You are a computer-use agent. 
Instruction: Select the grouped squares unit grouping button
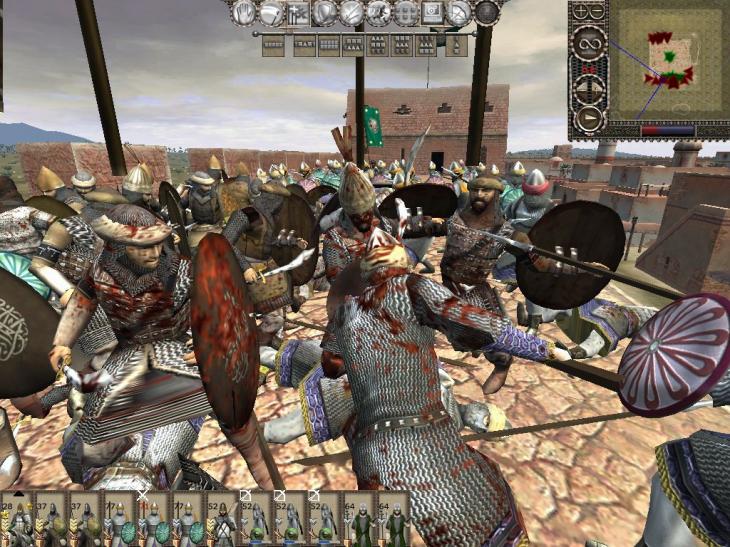pyautogui.click(x=405, y=13)
